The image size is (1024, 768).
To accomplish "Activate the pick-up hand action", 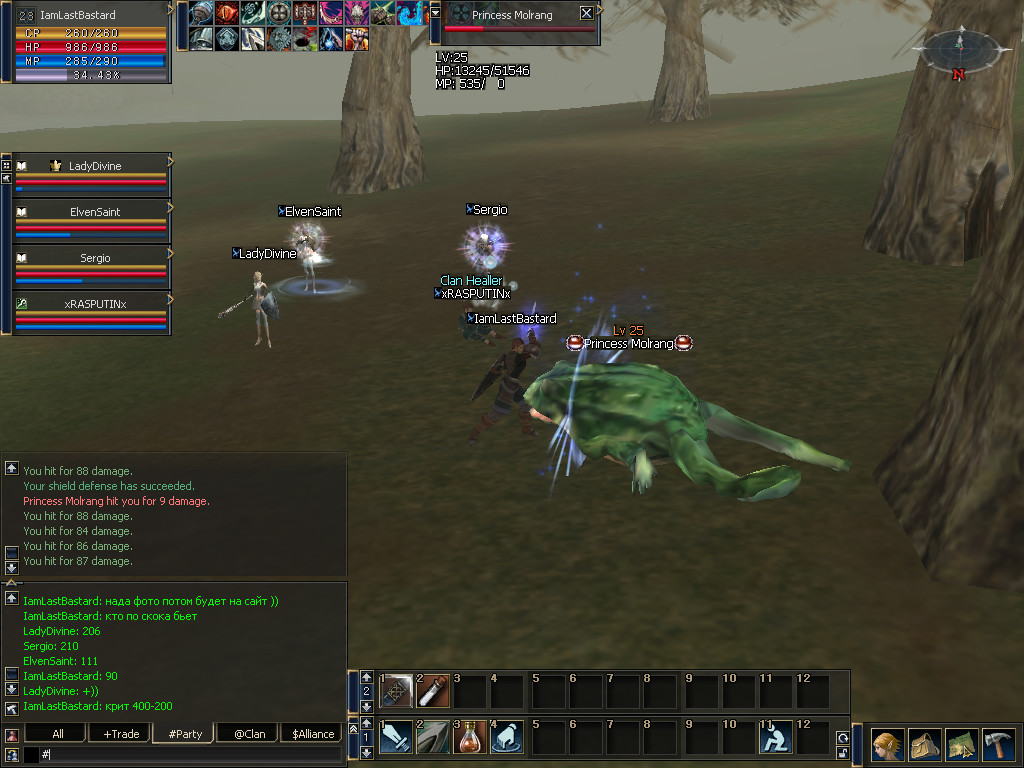I will (x=508, y=737).
